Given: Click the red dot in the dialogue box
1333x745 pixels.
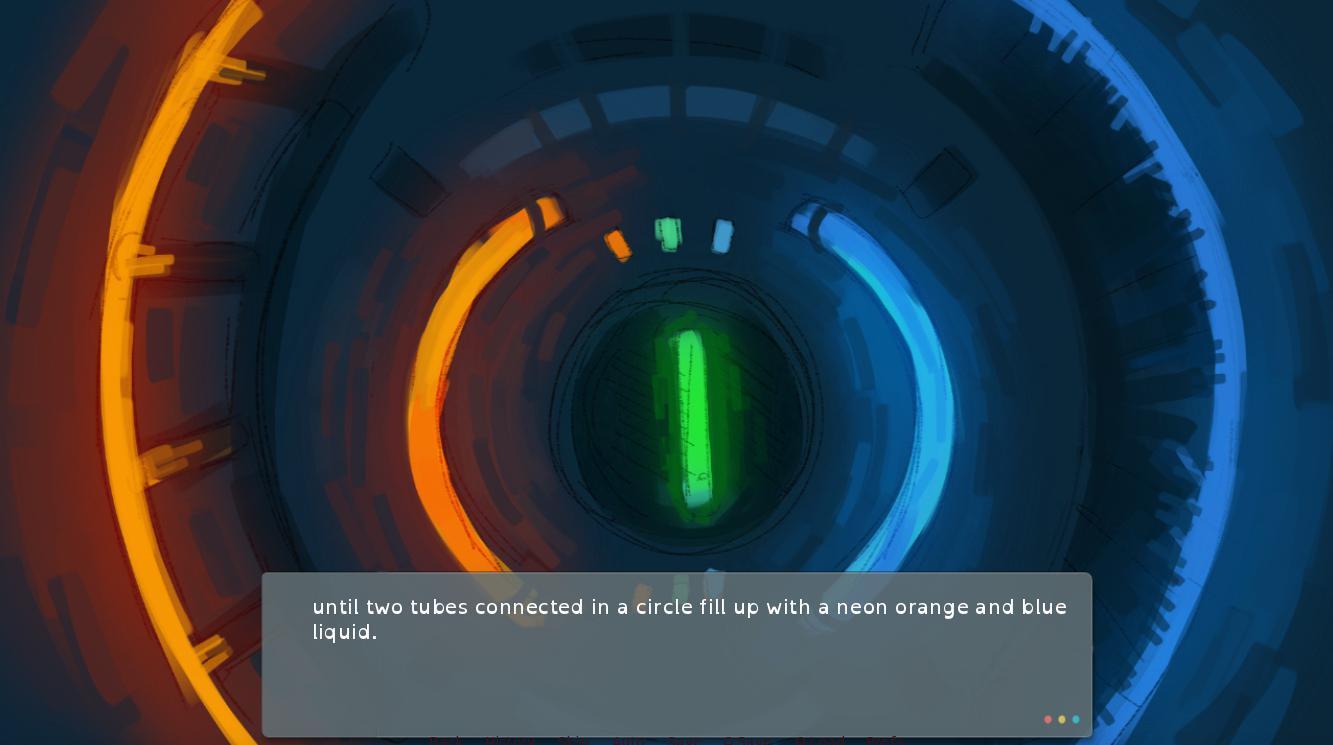Looking at the screenshot, I should coord(1048,719).
